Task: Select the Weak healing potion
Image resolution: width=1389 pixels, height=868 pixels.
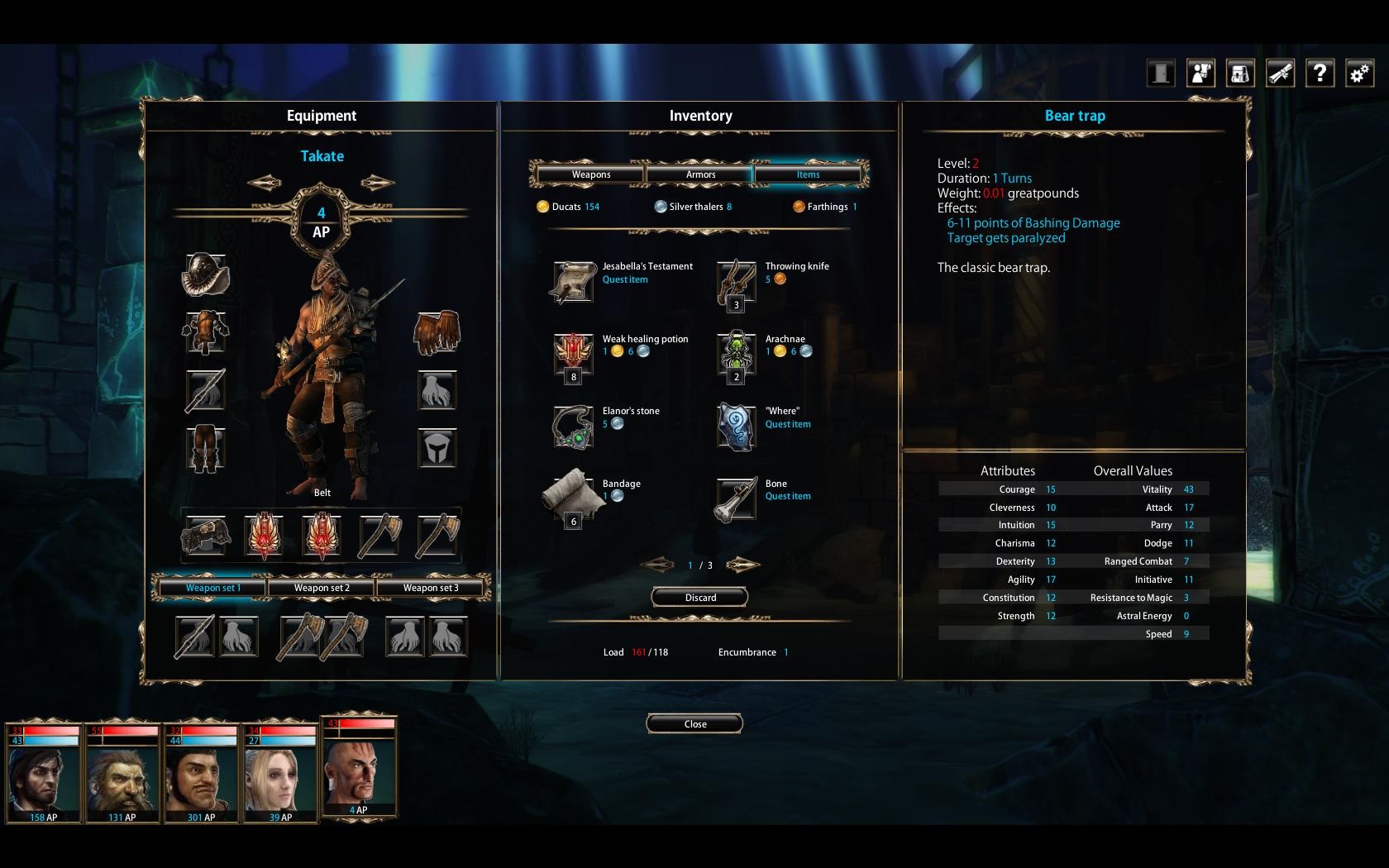Action: (x=573, y=355)
